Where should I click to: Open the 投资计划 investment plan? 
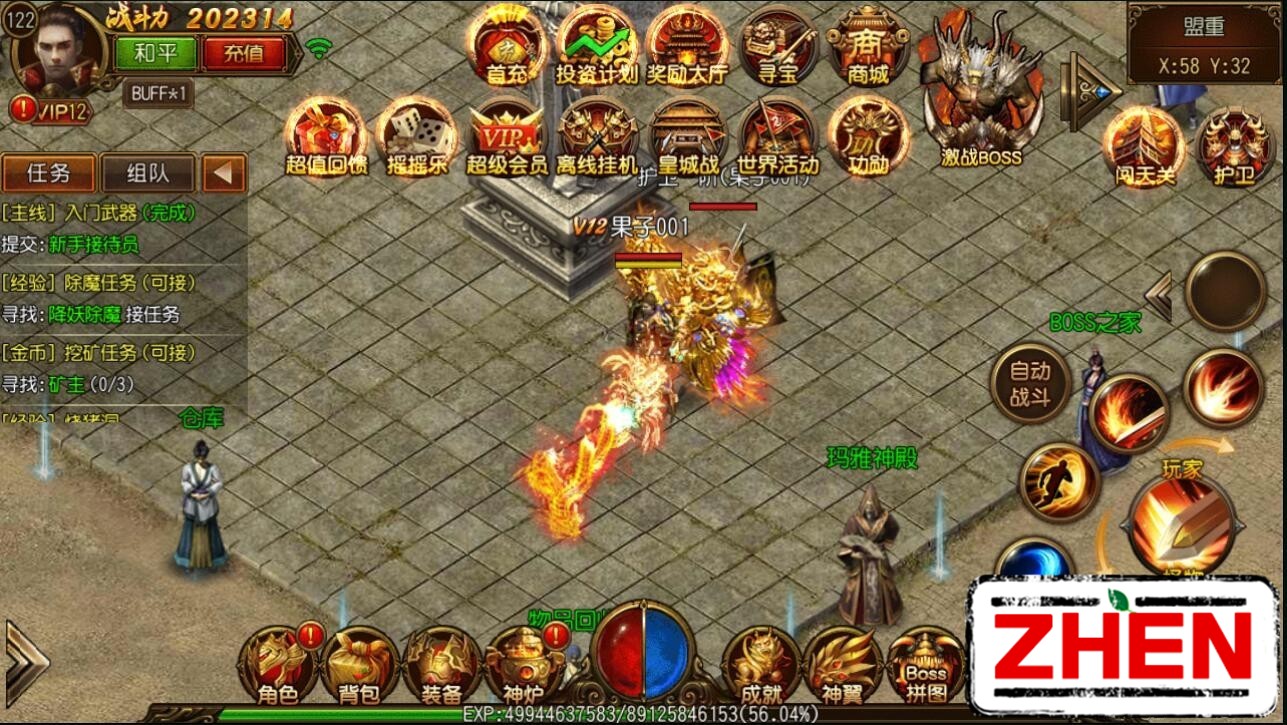point(597,45)
